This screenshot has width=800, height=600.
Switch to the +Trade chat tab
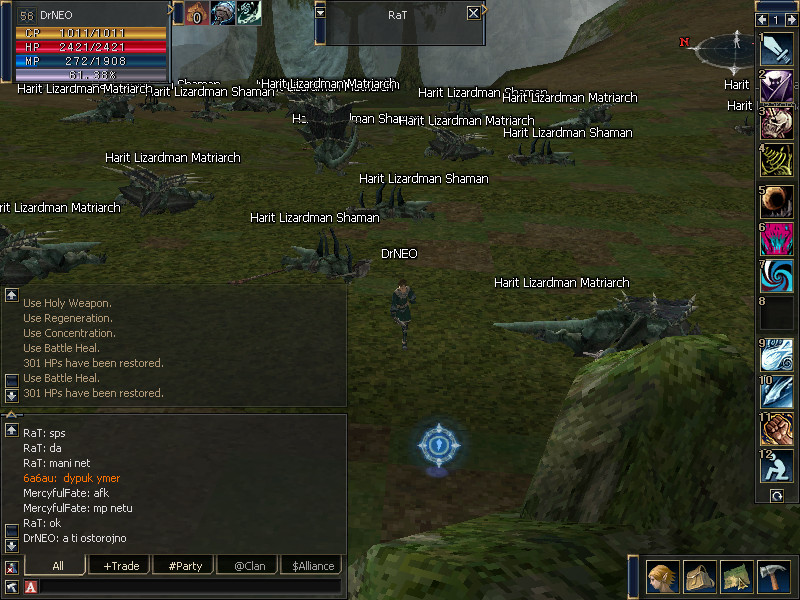coord(121,565)
